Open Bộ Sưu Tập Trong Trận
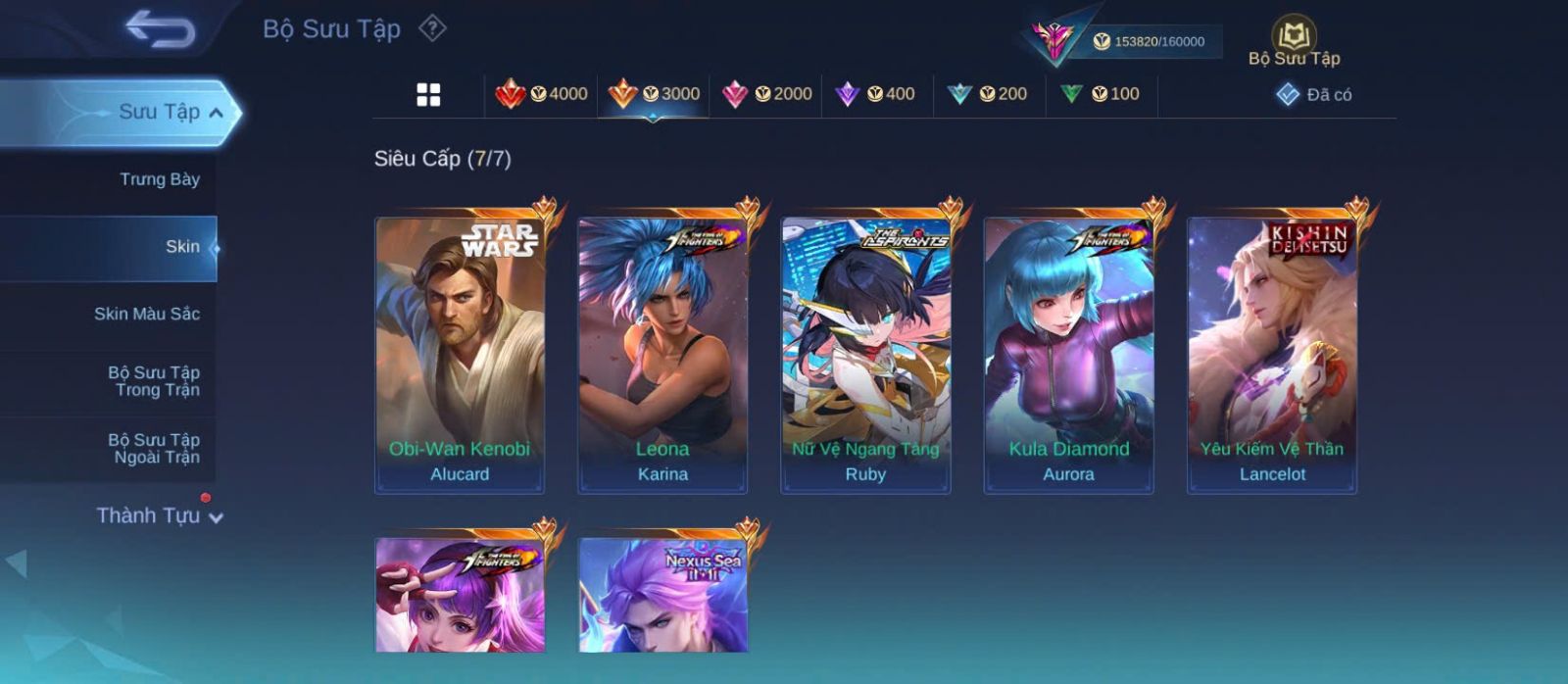The height and width of the screenshot is (684, 1568). pyautogui.click(x=154, y=381)
